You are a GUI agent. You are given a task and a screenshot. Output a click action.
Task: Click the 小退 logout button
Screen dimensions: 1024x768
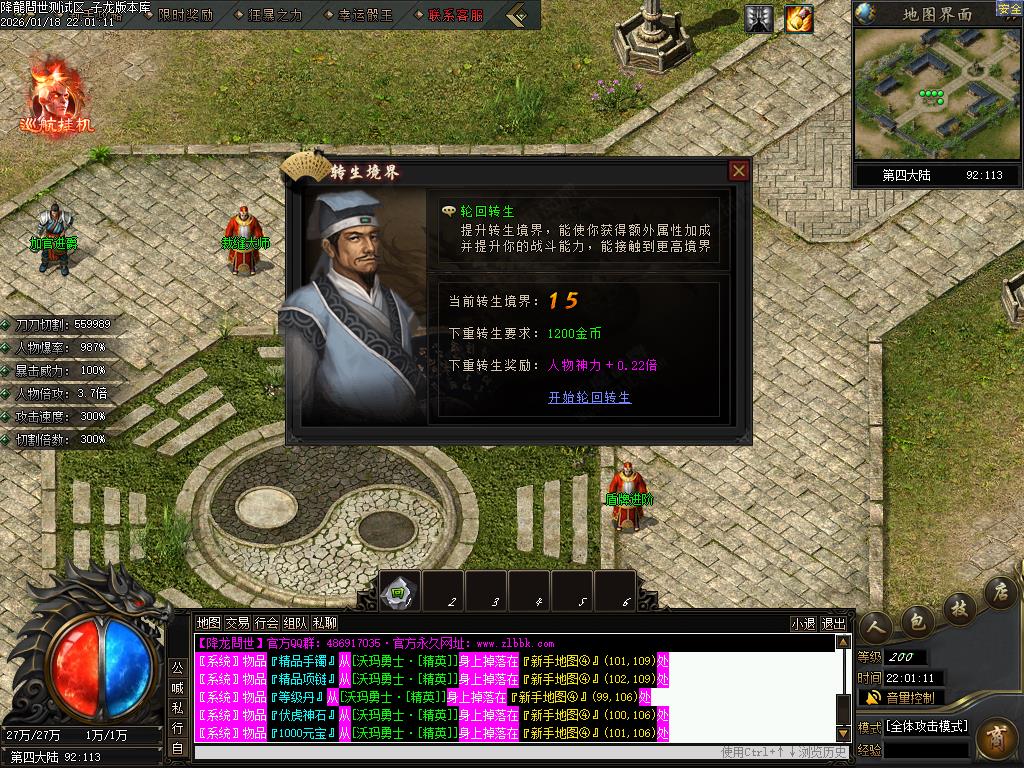pyautogui.click(x=803, y=623)
